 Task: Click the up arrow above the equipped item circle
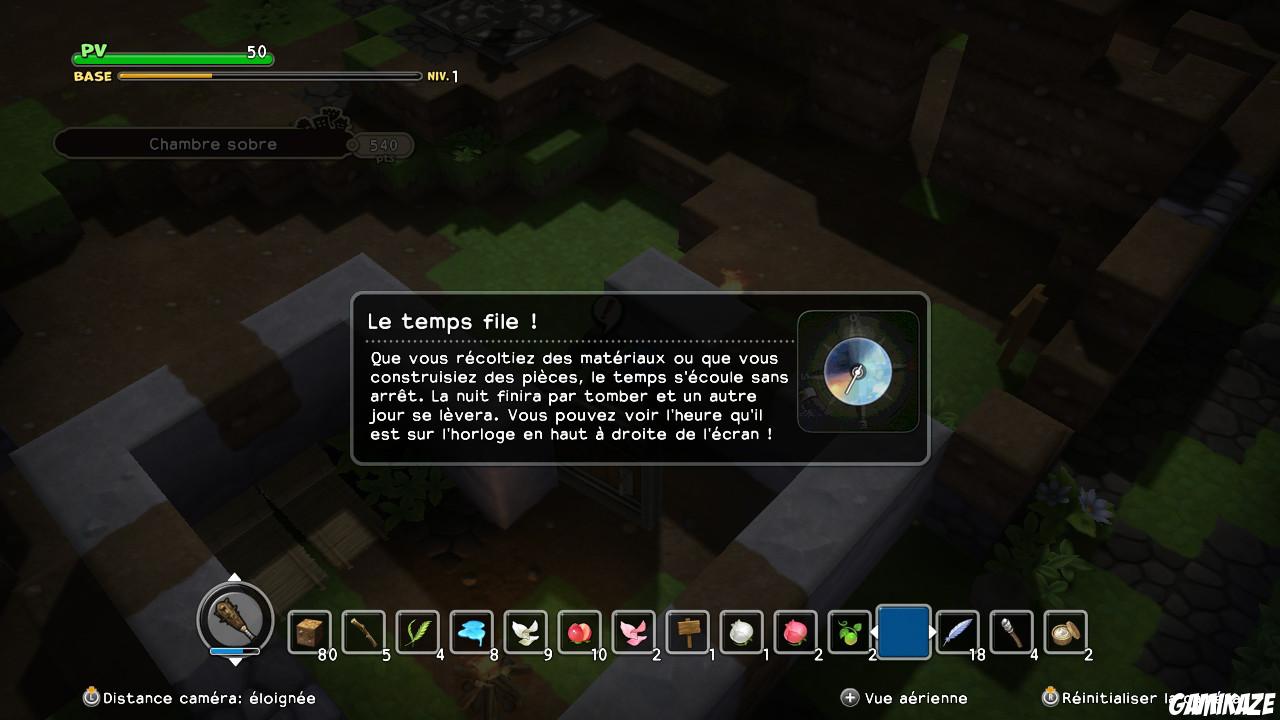tap(235, 575)
